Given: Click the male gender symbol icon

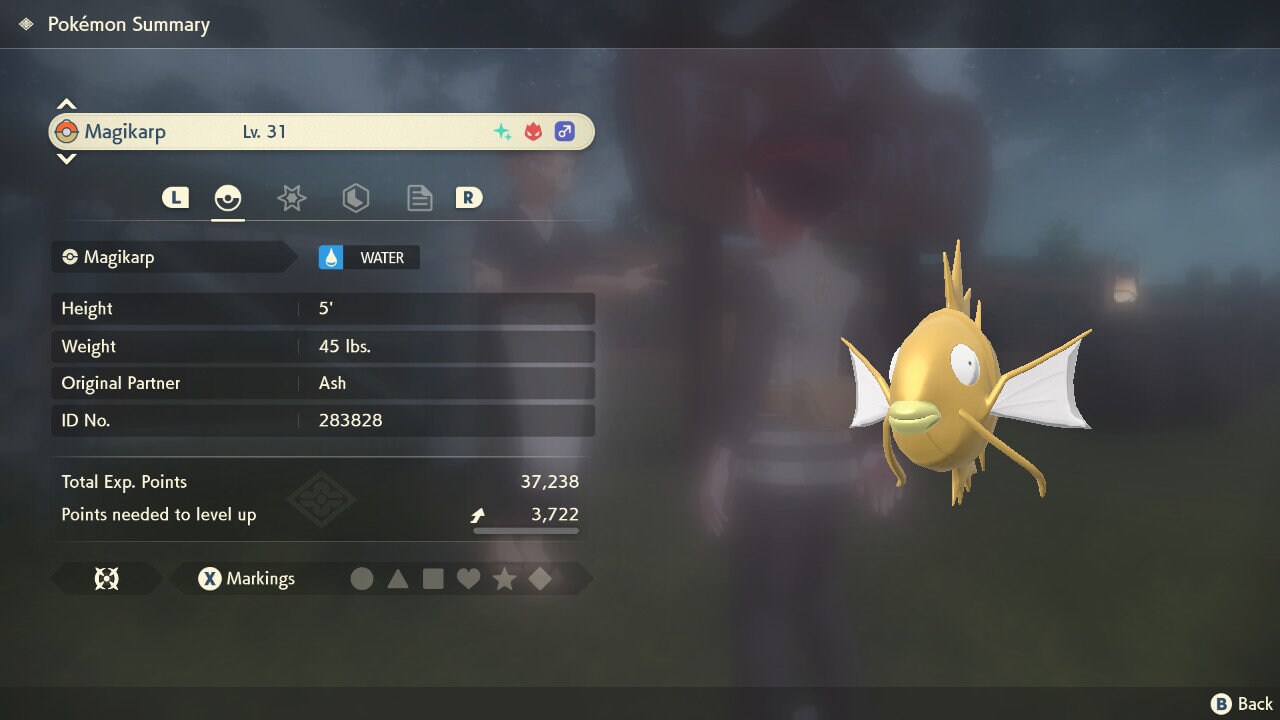Looking at the screenshot, I should [x=565, y=131].
